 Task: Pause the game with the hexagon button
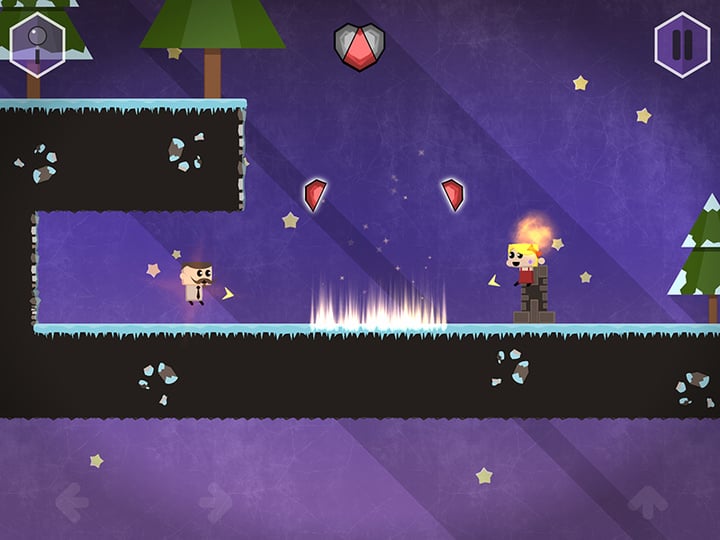coord(682,45)
